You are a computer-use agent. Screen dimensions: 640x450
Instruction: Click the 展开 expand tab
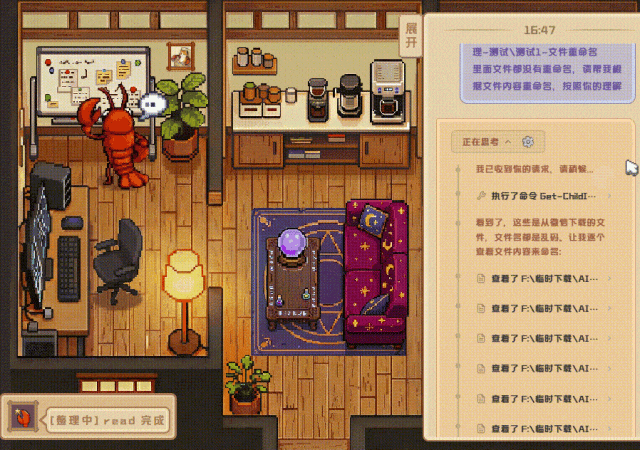click(x=409, y=37)
